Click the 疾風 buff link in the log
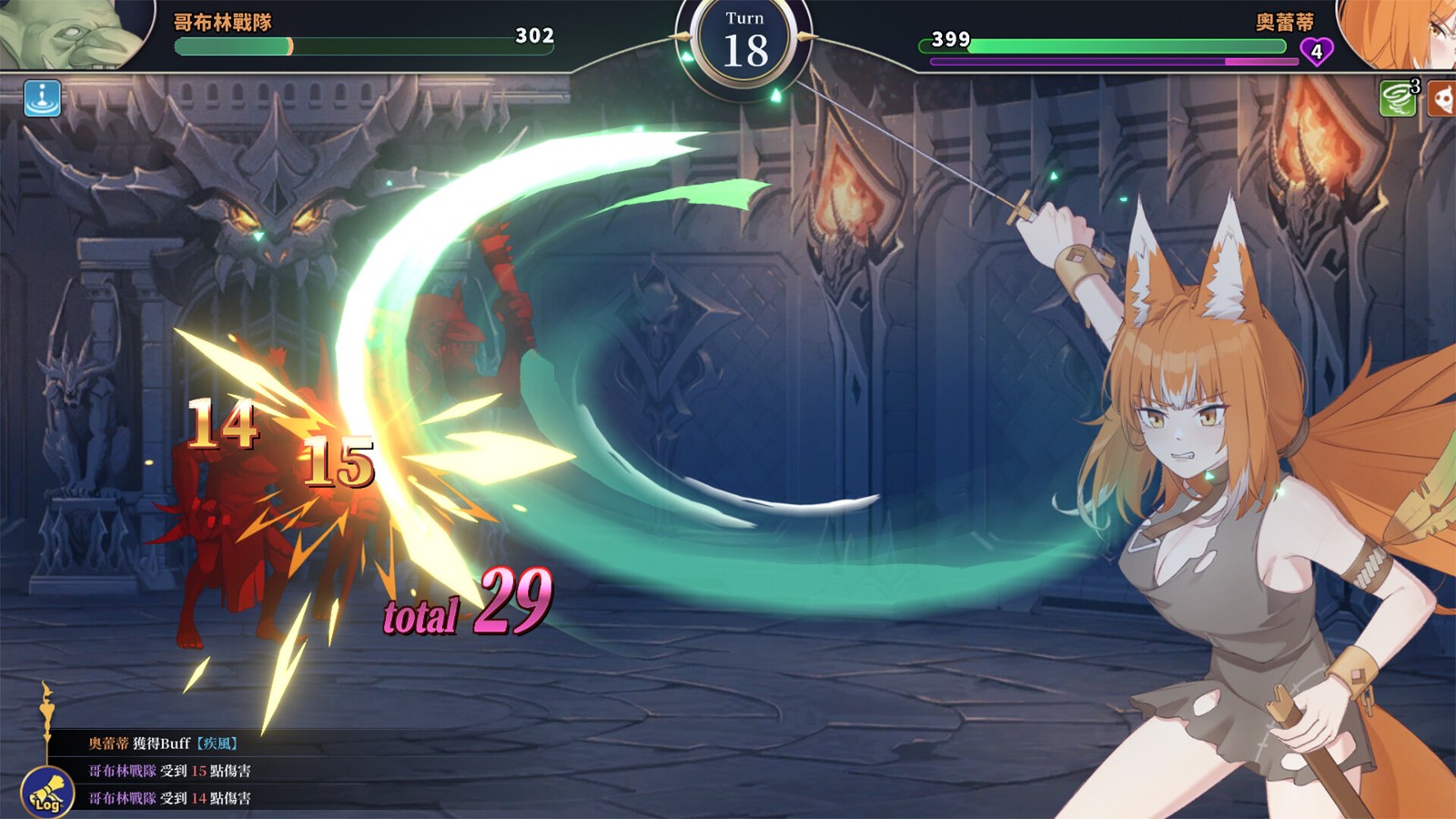 pyautogui.click(x=217, y=743)
